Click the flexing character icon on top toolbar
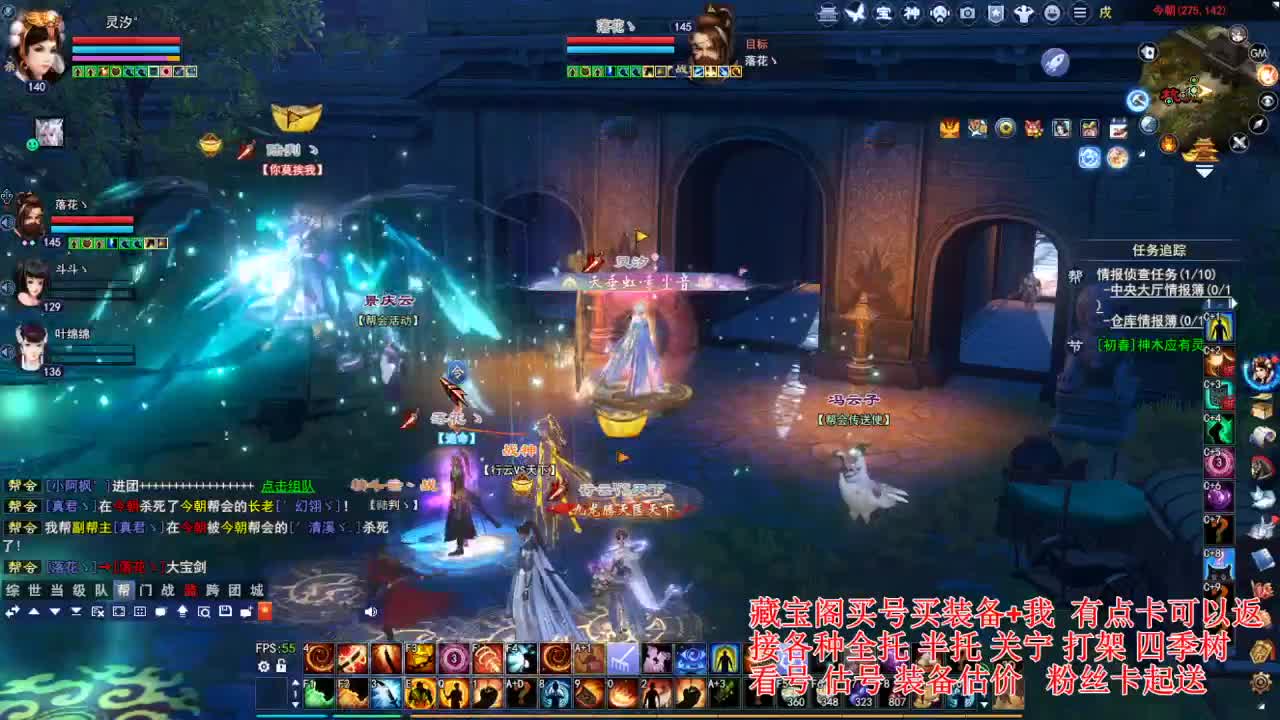 (x=1025, y=13)
